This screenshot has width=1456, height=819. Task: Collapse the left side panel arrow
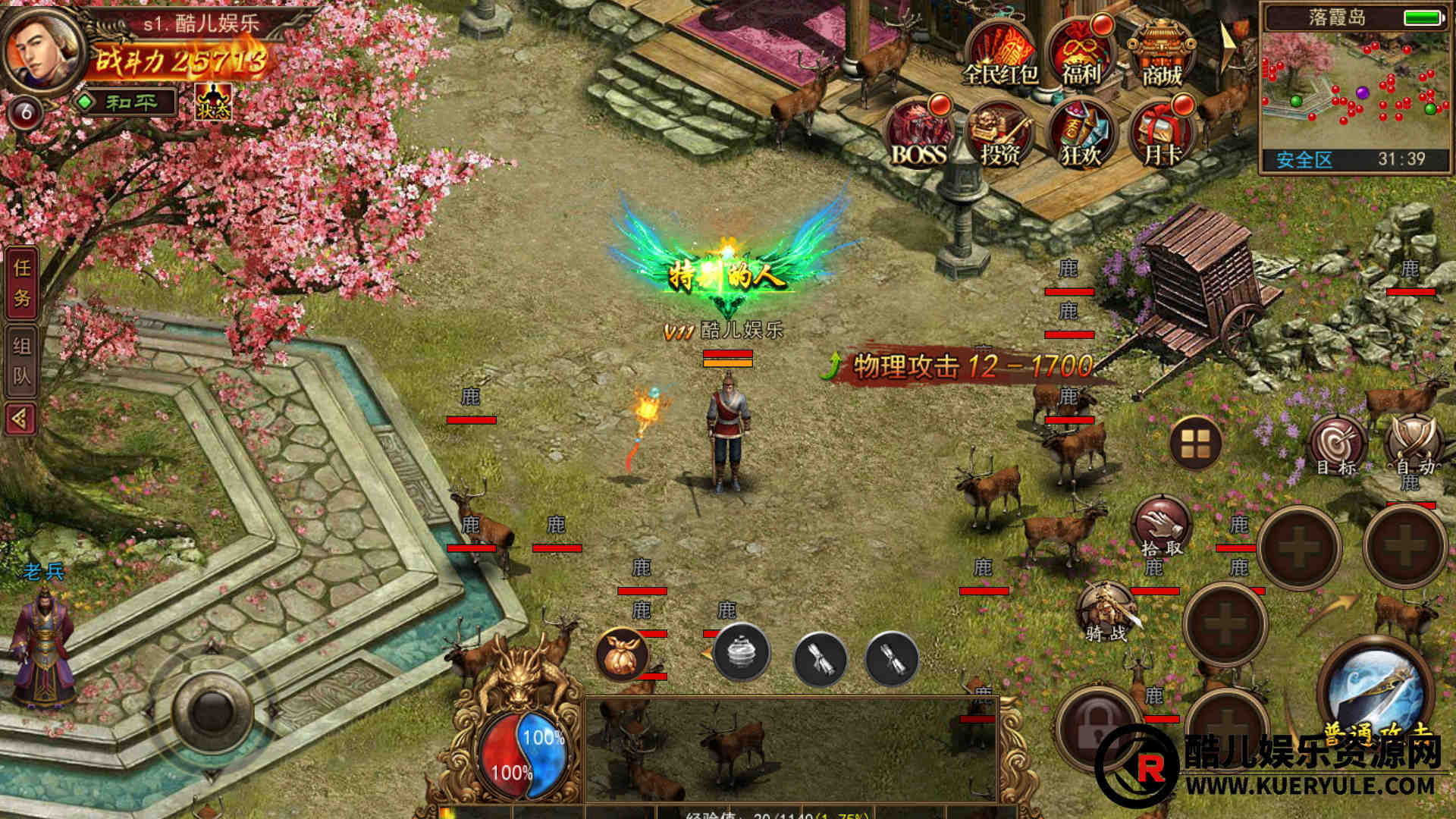point(20,418)
